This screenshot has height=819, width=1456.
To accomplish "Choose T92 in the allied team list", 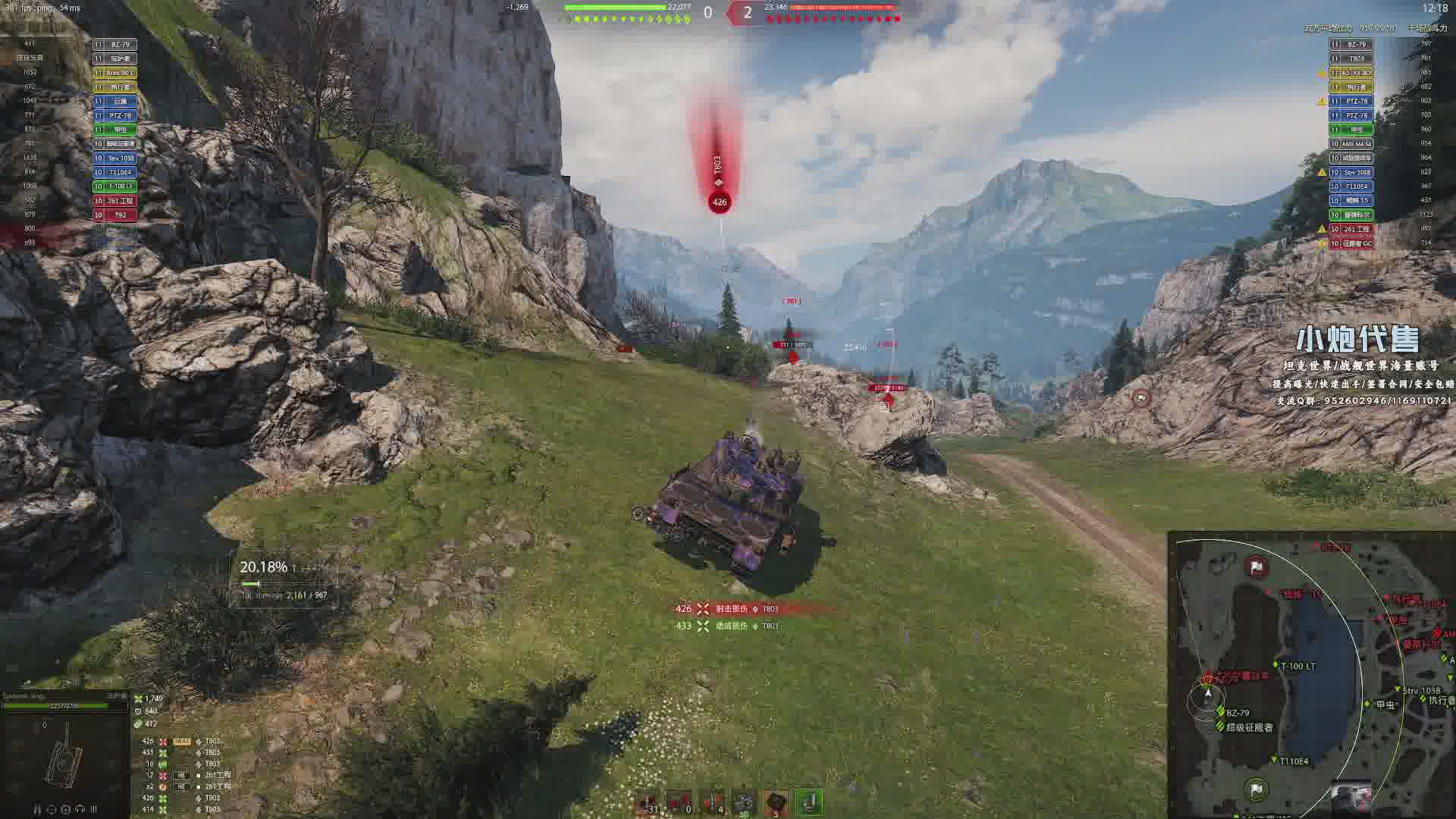I will (120, 215).
